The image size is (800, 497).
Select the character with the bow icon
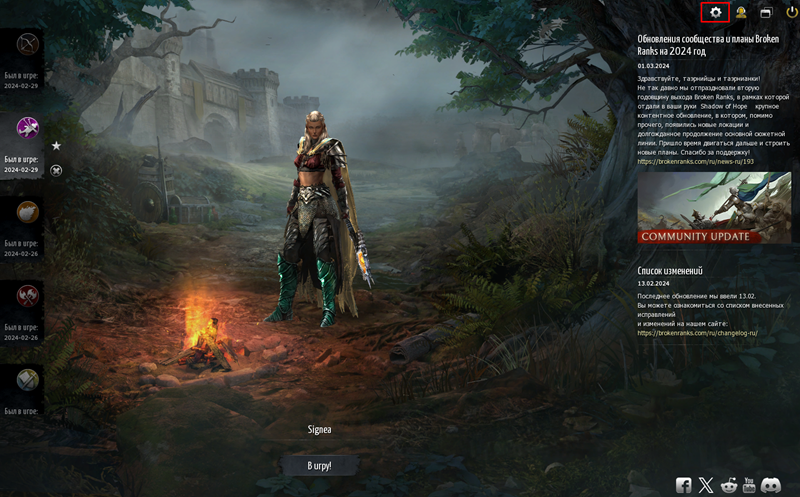coord(27,45)
